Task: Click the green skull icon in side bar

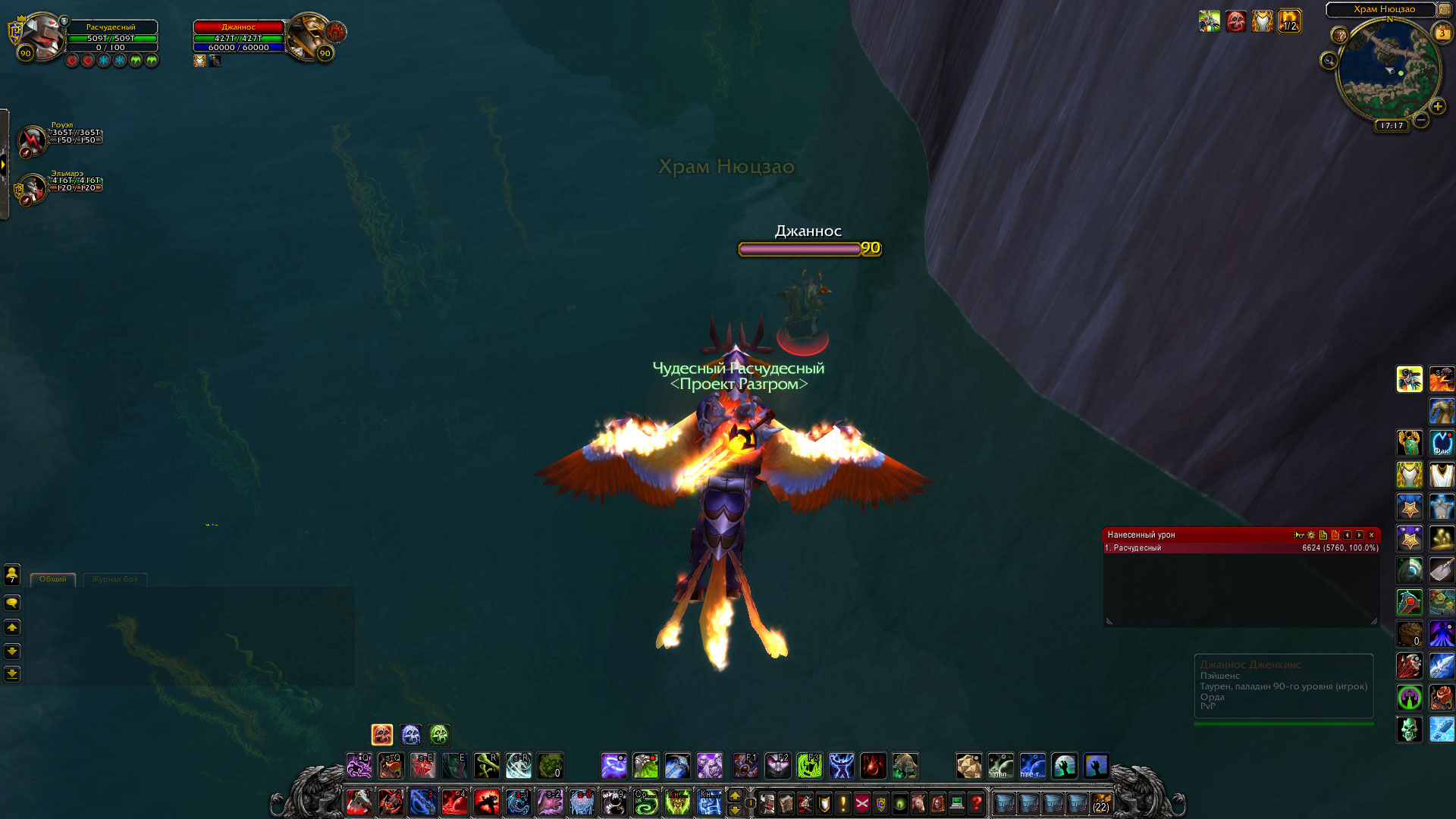Action: [x=1410, y=730]
